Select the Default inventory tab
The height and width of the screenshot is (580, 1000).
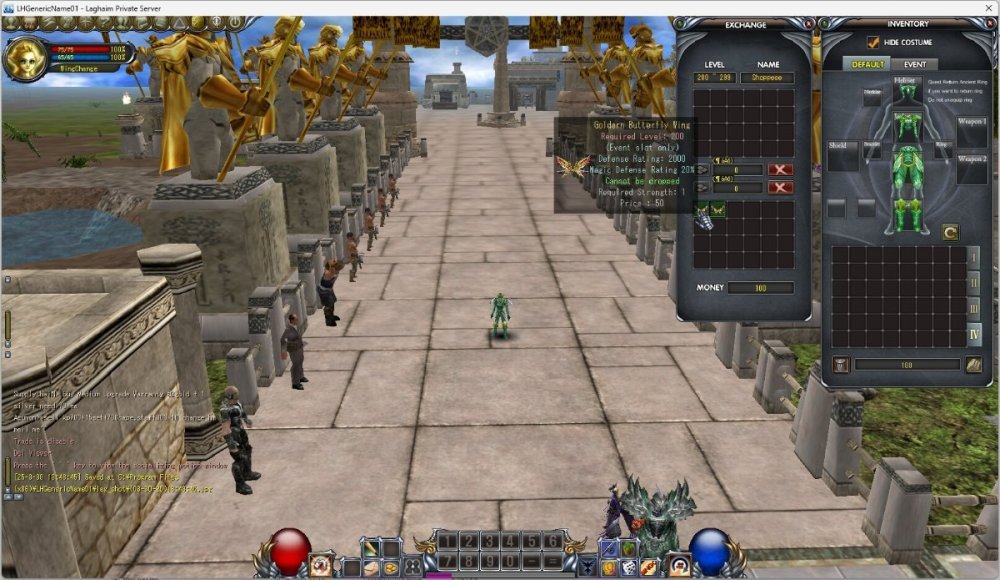(x=866, y=65)
